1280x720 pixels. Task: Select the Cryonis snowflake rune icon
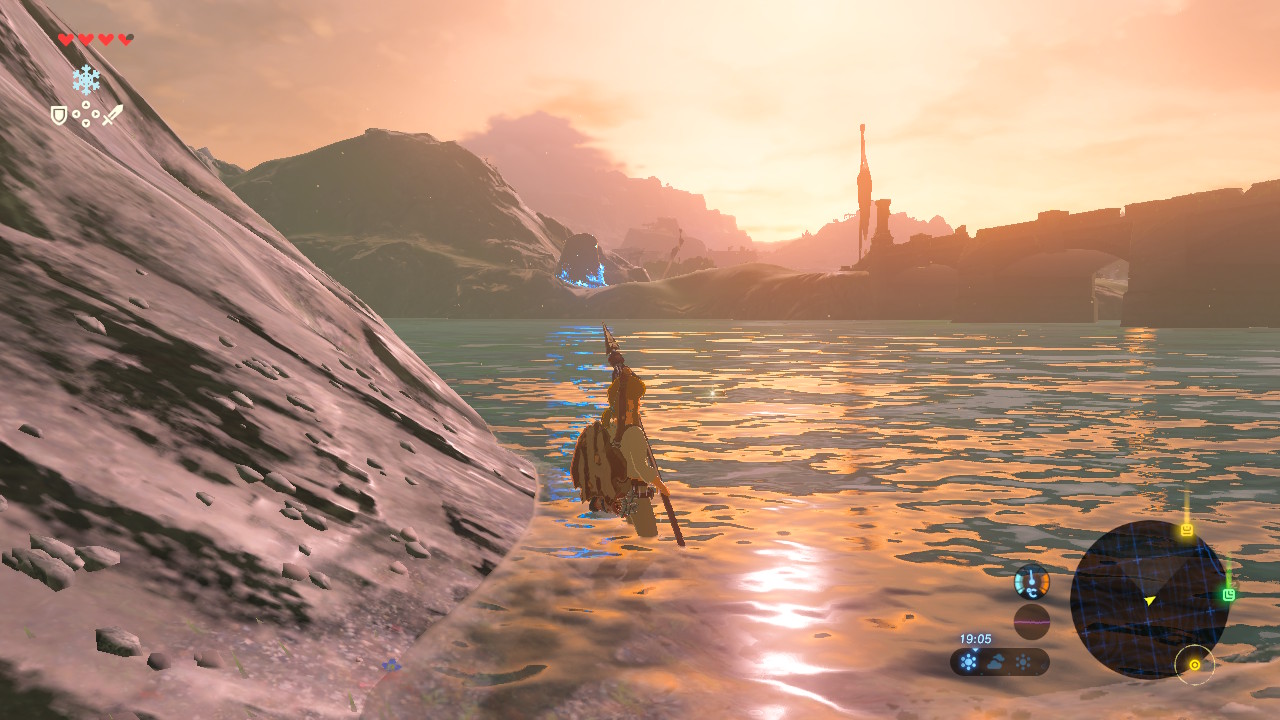pyautogui.click(x=86, y=80)
